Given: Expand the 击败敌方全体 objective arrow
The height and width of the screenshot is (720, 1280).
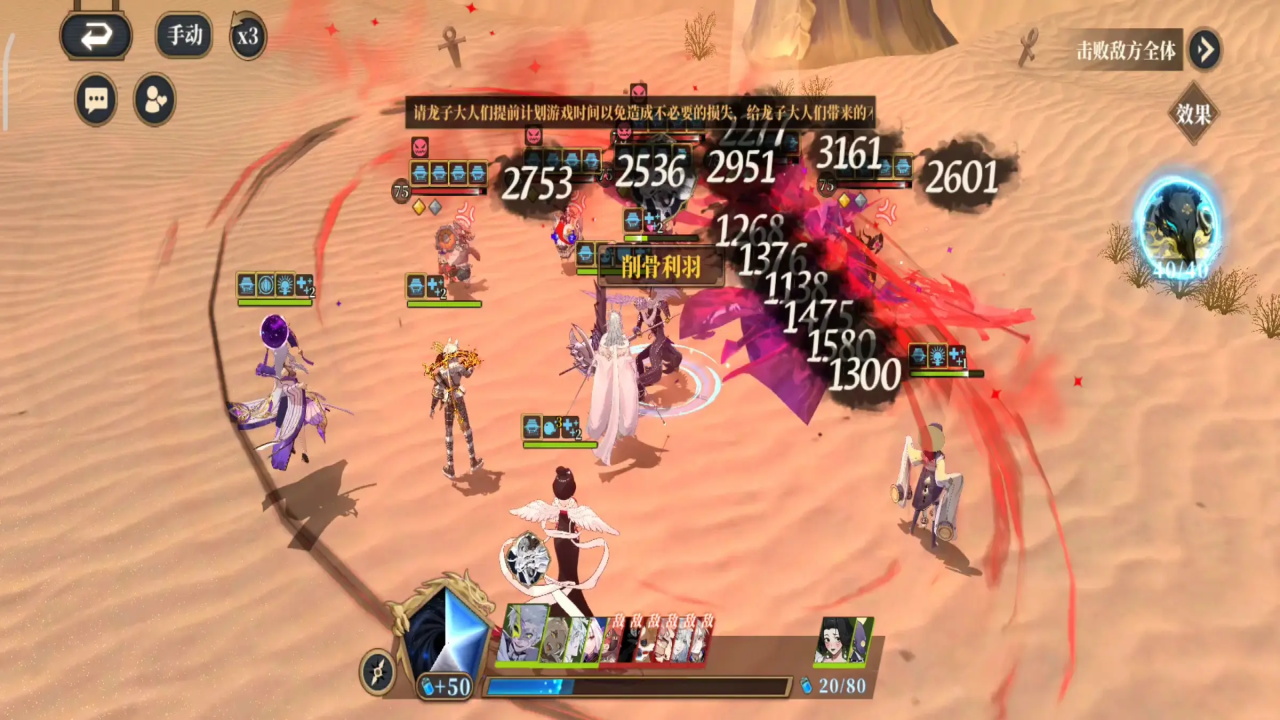Looking at the screenshot, I should [1205, 49].
